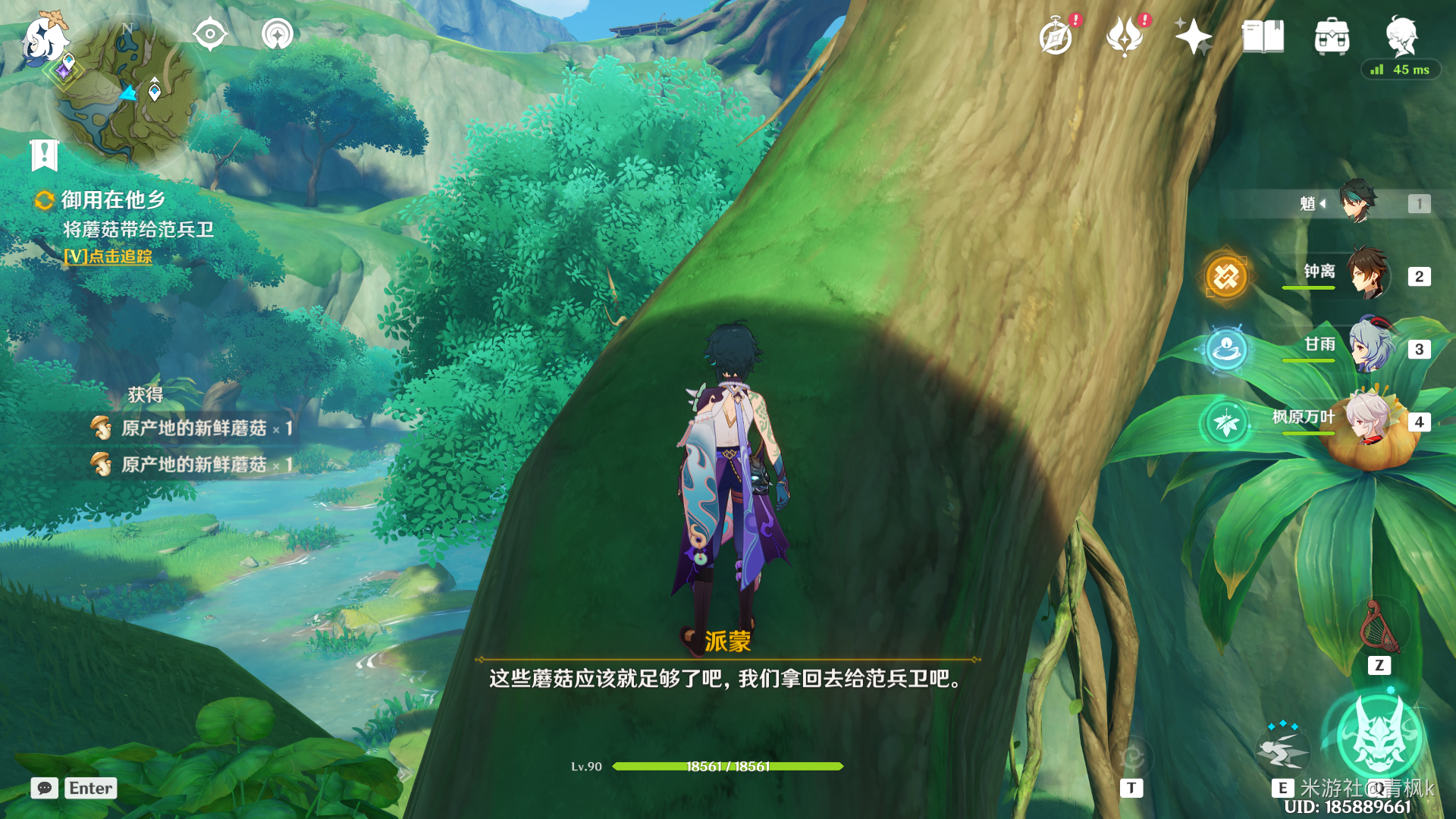
Task: Activate Xiao's mask elemental burst
Action: [x=1379, y=737]
